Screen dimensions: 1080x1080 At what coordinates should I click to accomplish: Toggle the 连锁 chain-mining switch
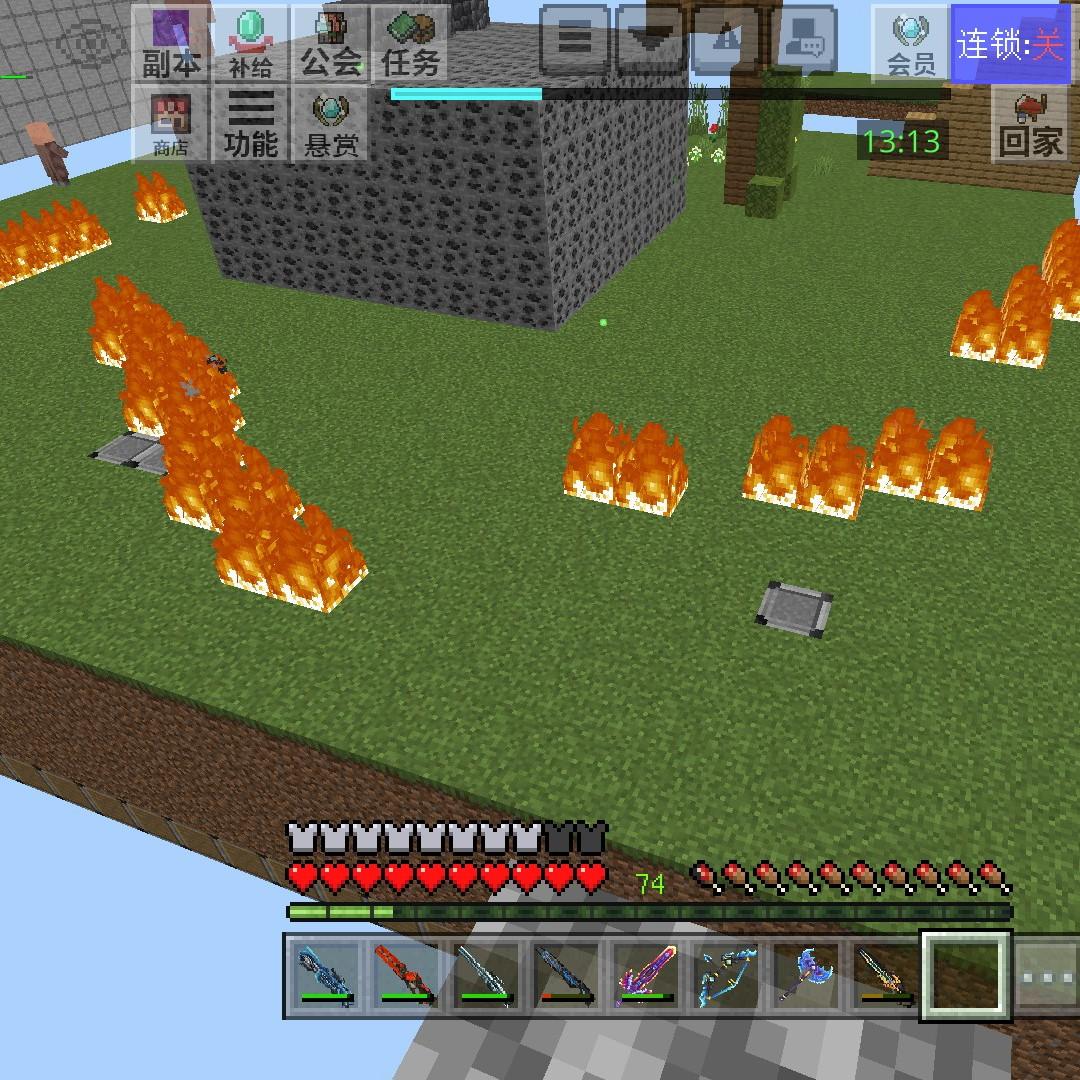[1010, 44]
